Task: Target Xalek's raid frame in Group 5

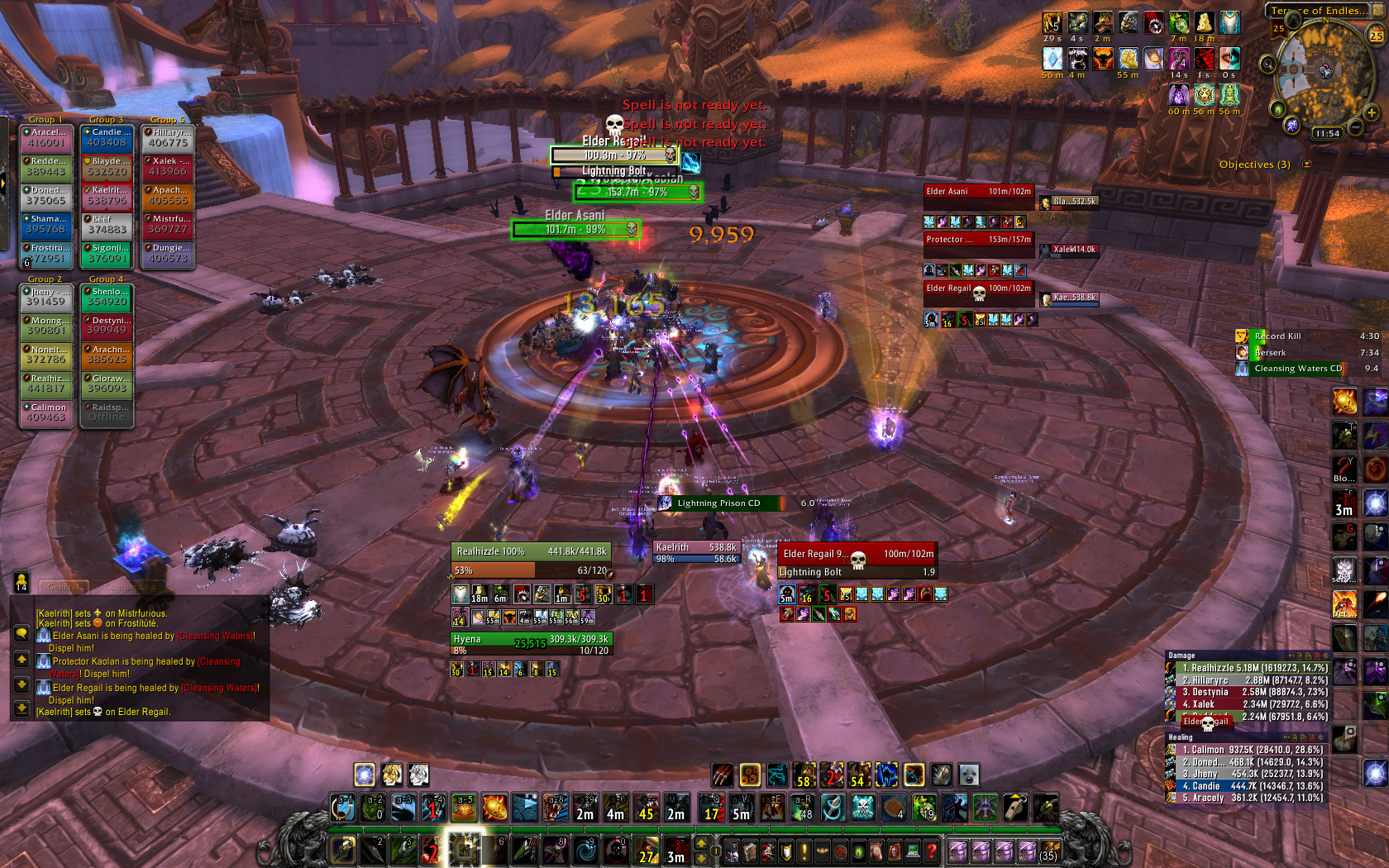Action: (x=168, y=167)
